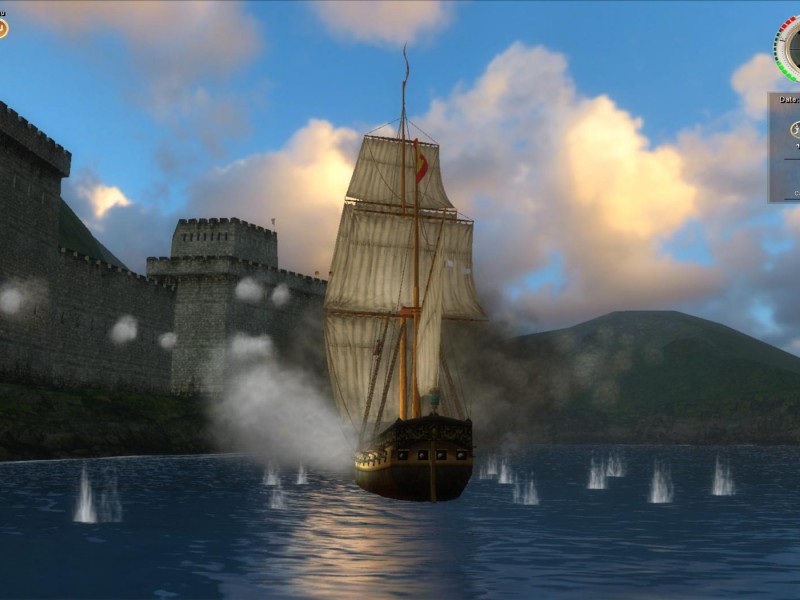Click the round icon in the Date panel
This screenshot has width=800, height=600.
[x=794, y=128]
